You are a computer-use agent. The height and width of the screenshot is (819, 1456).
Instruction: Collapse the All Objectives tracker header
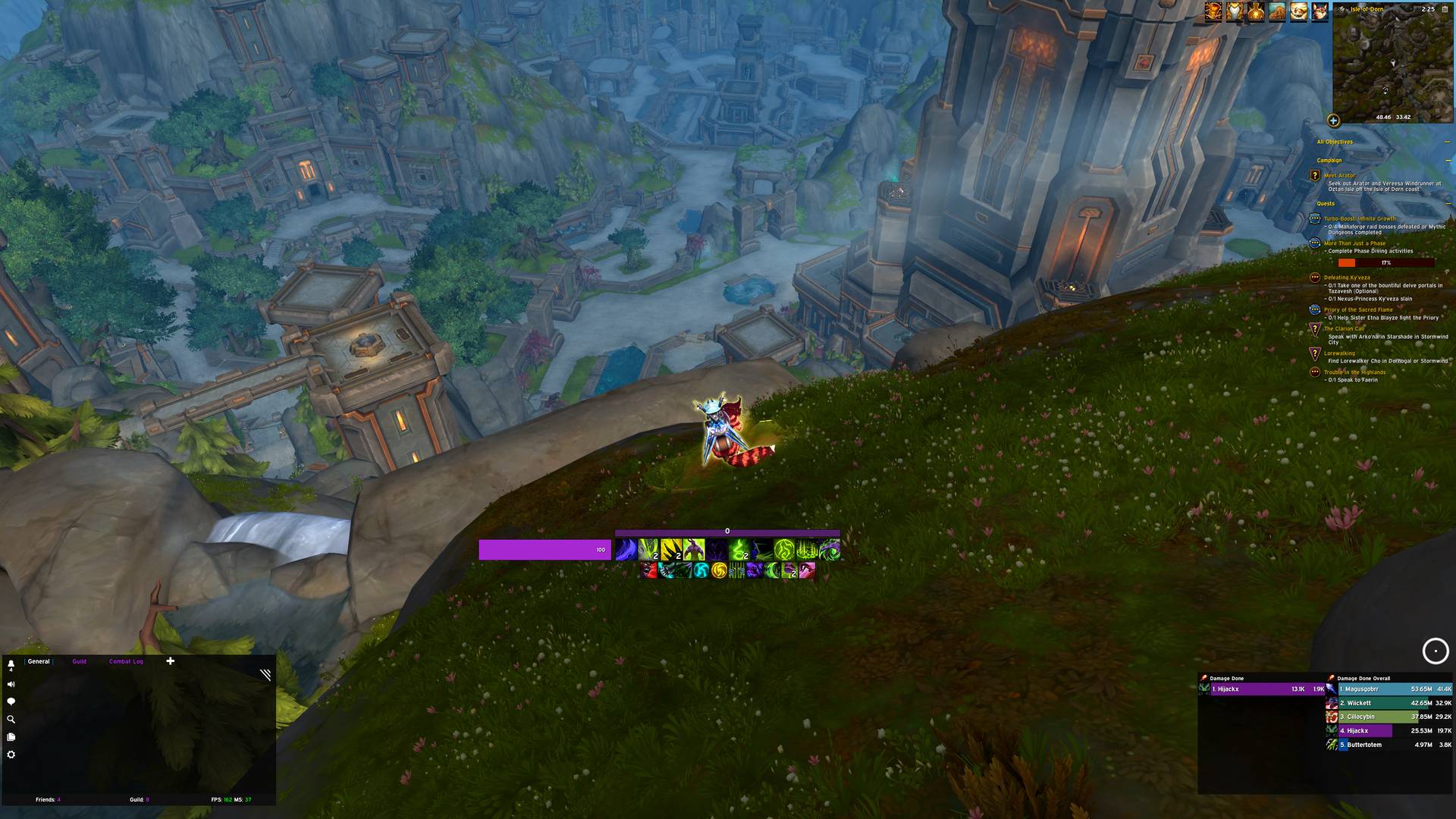pos(1447,142)
